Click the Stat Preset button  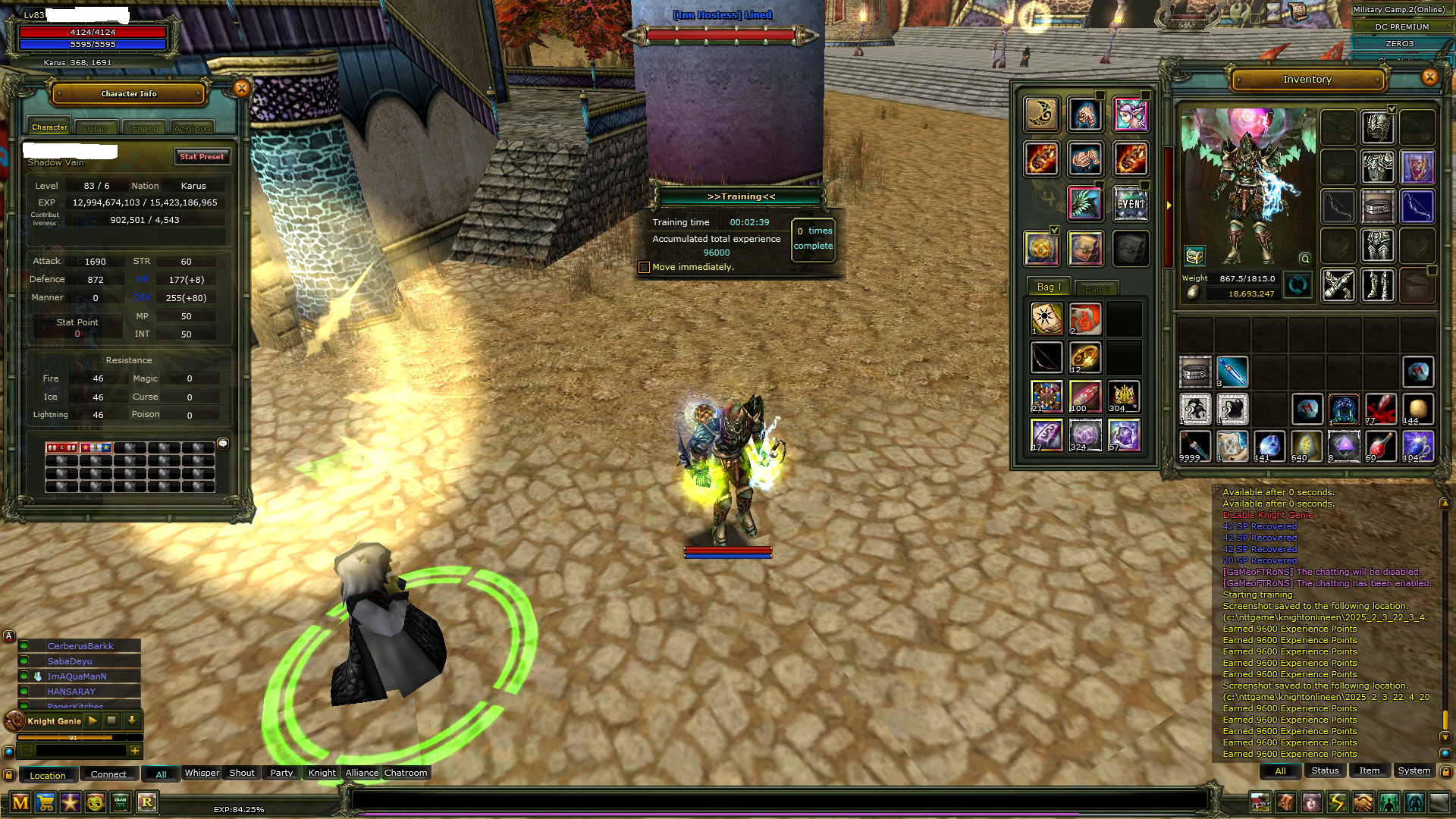pos(202,156)
